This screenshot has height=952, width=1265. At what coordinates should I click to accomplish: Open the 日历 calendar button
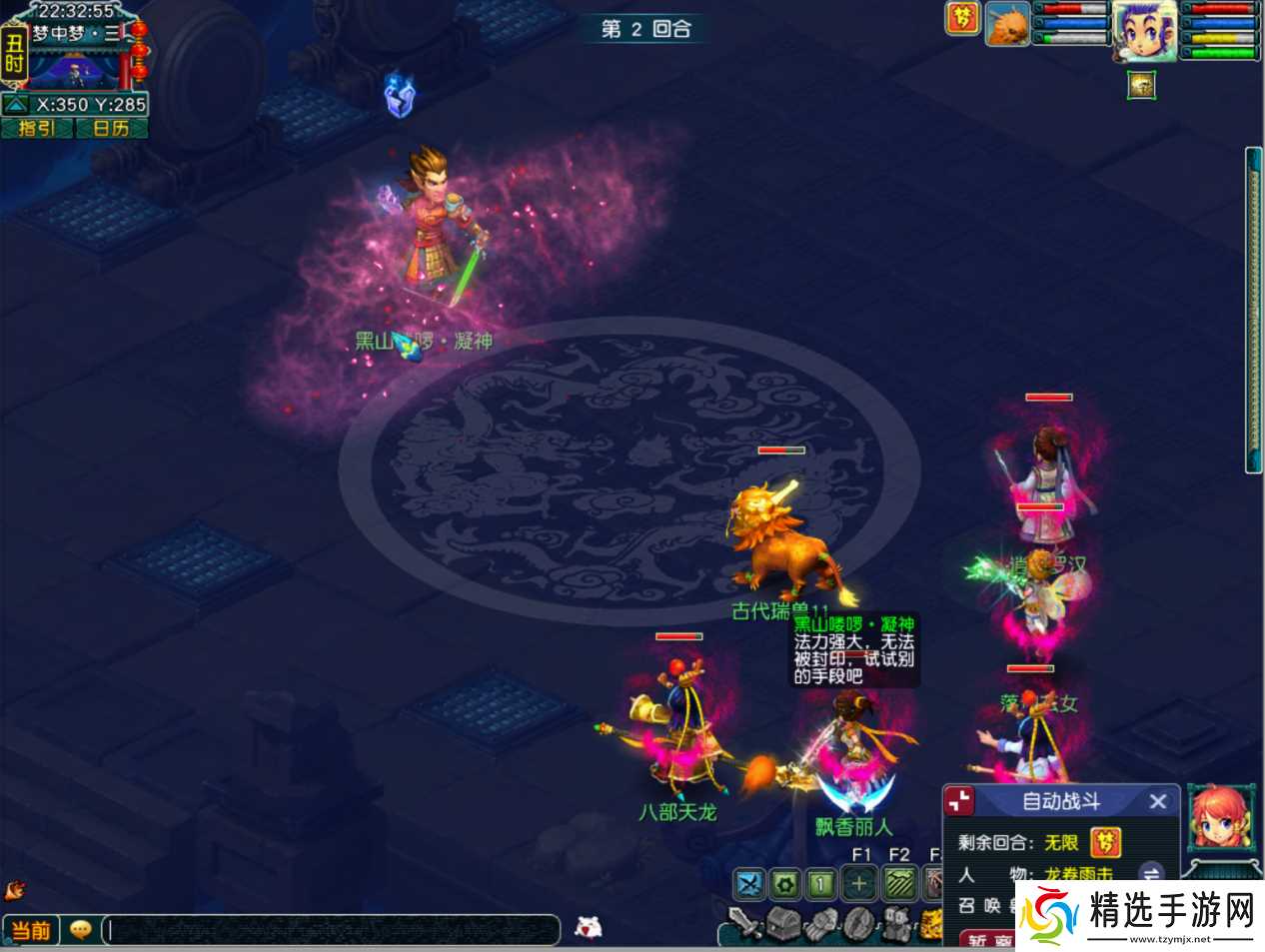[111, 128]
